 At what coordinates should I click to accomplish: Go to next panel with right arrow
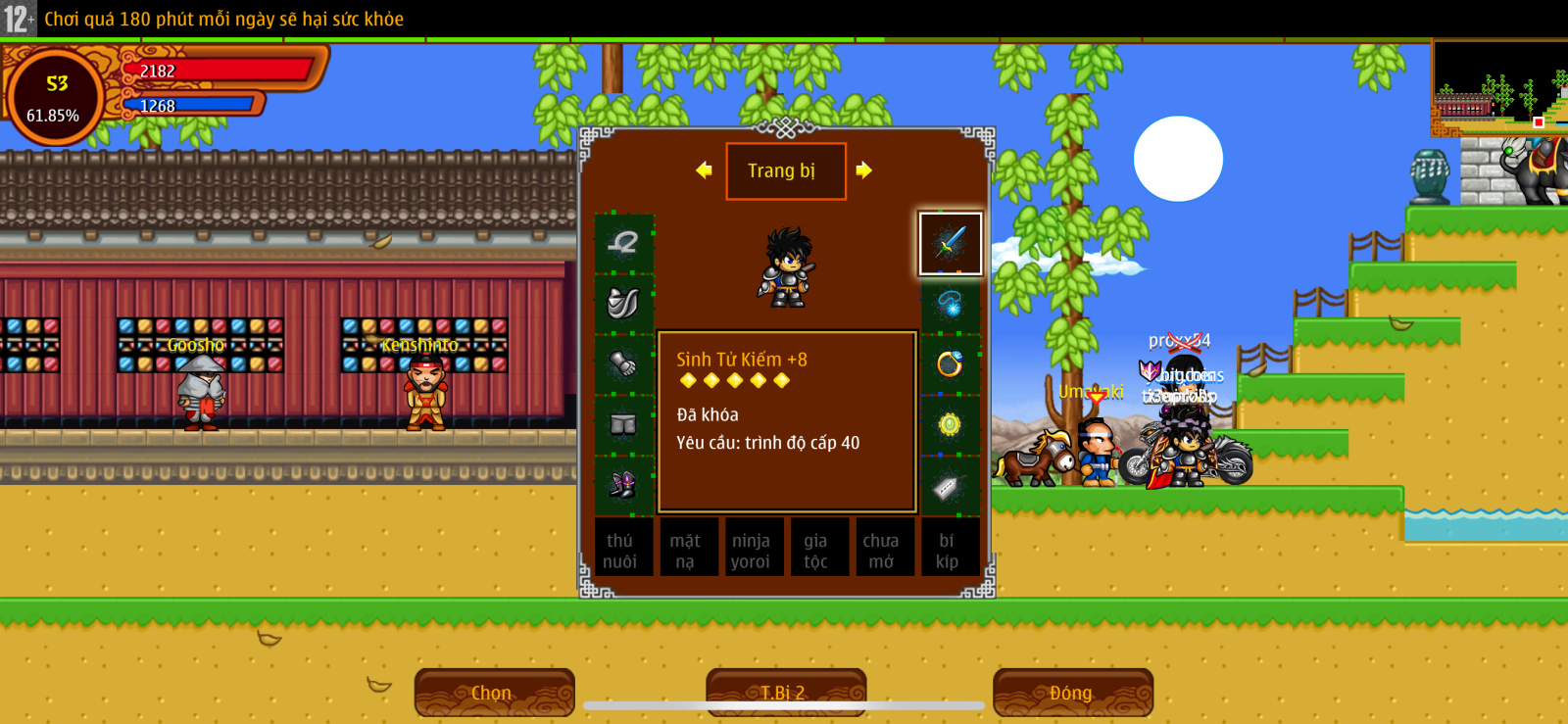(x=863, y=170)
